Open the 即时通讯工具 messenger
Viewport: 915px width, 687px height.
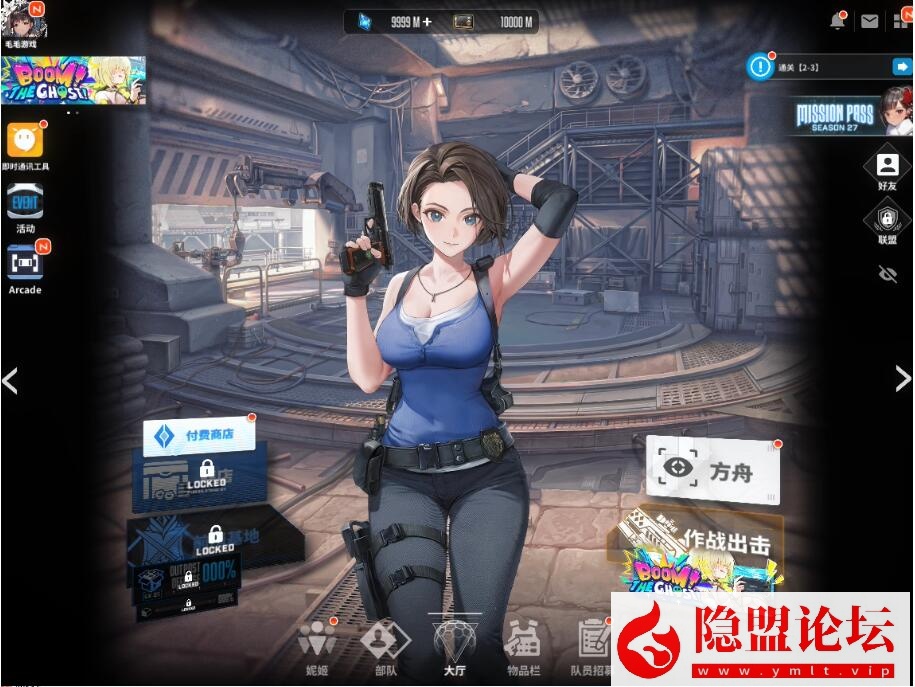click(25, 146)
